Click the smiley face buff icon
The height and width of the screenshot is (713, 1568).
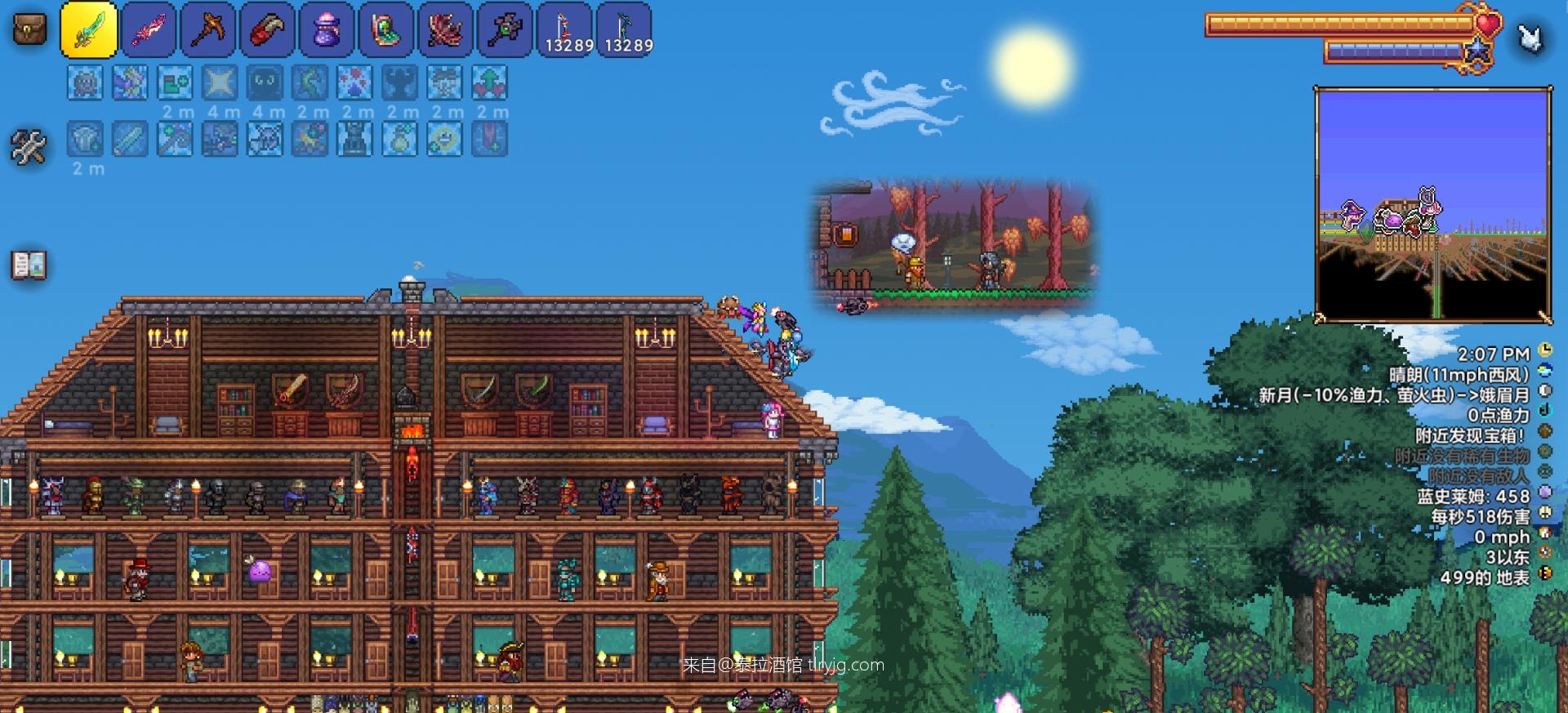(x=444, y=139)
